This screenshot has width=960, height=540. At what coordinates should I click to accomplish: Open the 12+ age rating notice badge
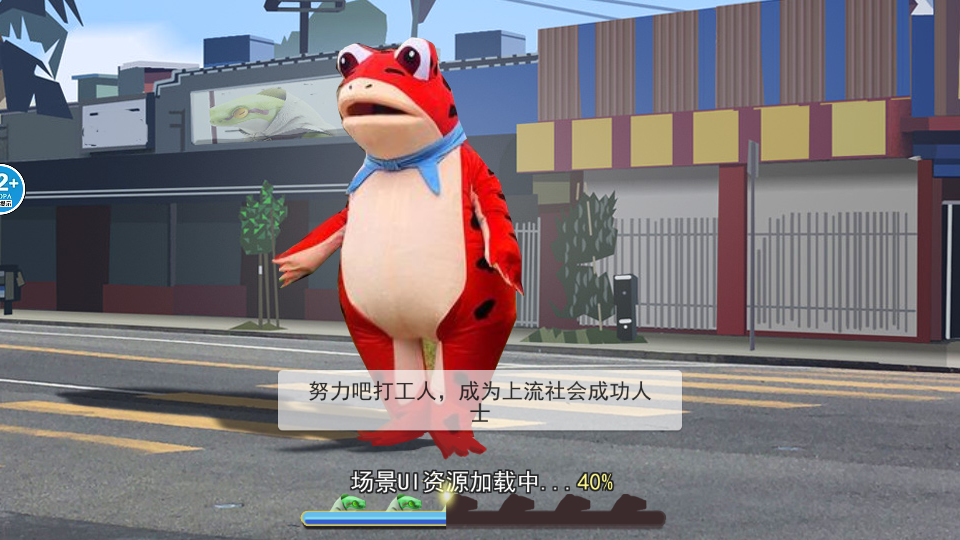[x=8, y=189]
